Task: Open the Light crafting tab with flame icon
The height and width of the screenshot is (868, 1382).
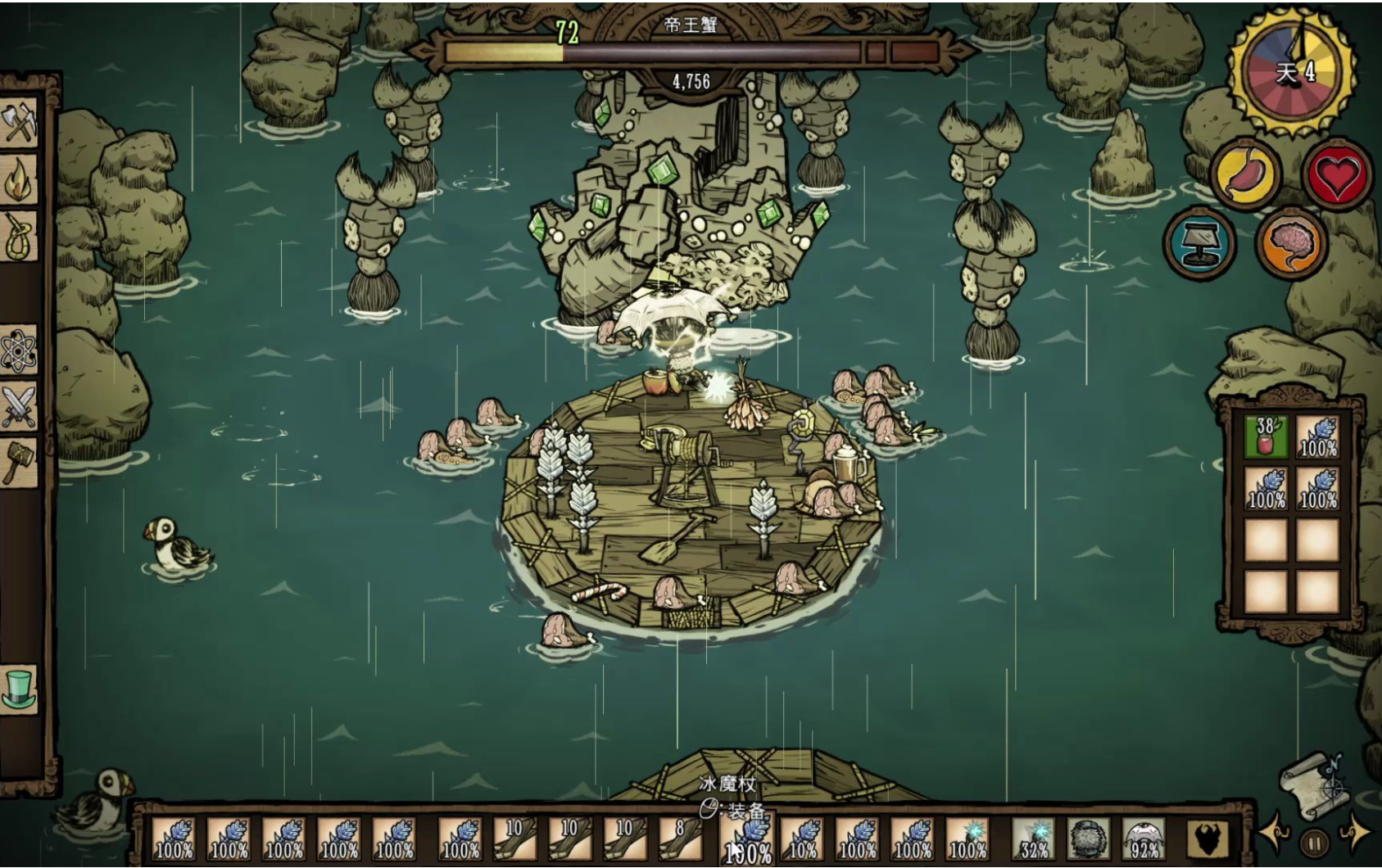Action: 20,180
